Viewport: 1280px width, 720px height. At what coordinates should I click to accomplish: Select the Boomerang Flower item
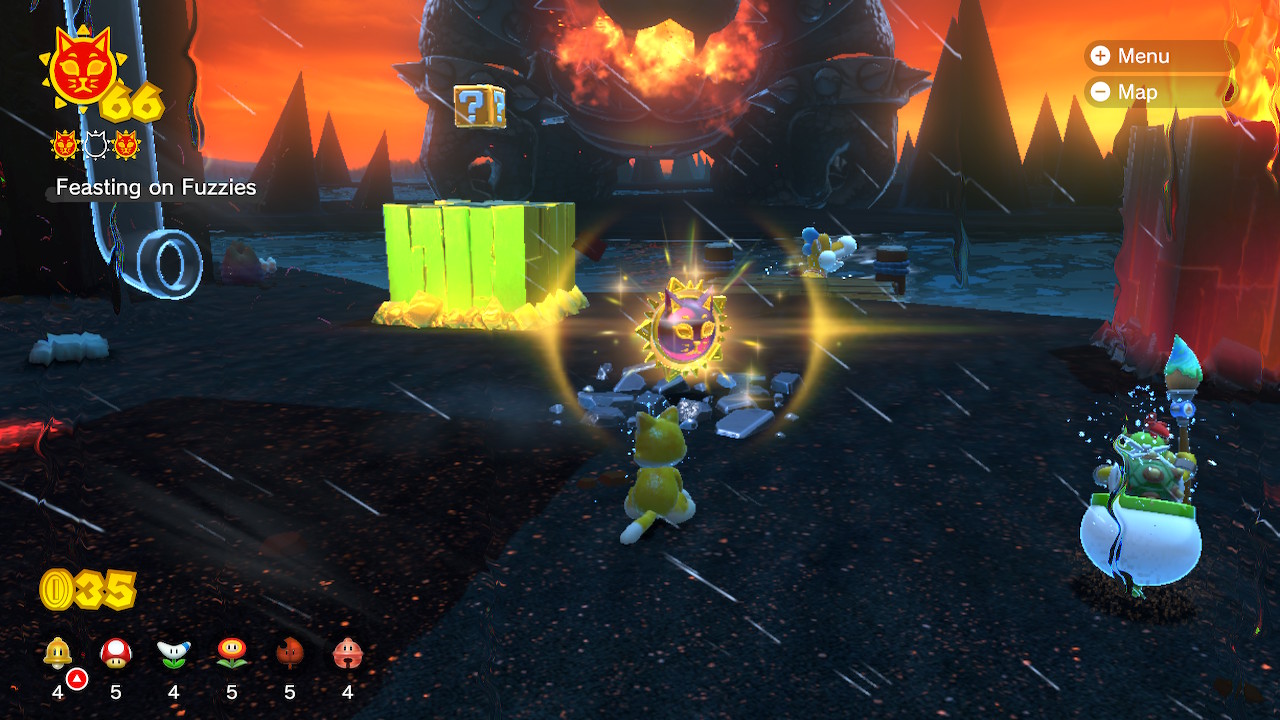click(x=174, y=654)
